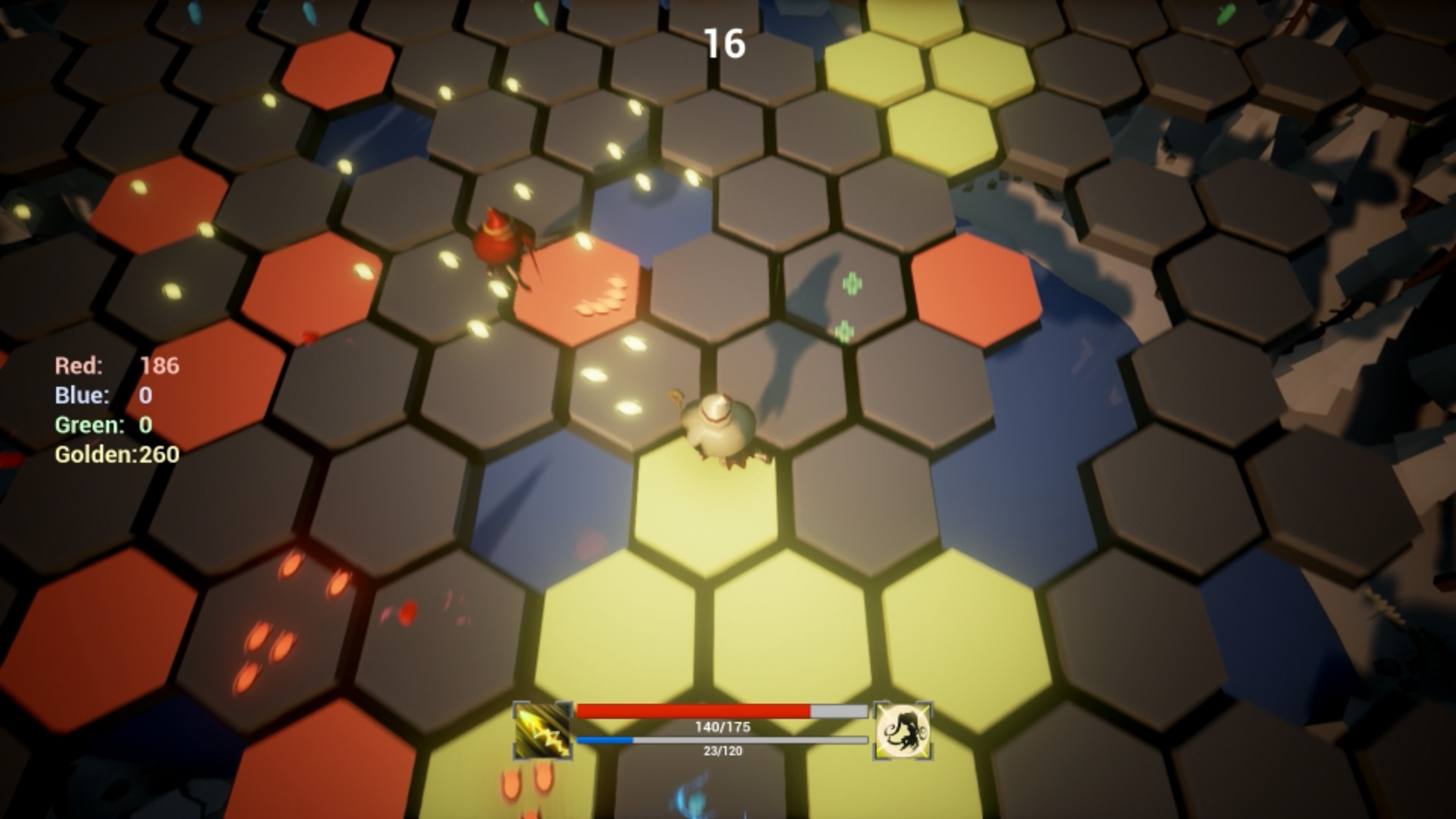This screenshot has height=819, width=1456.
Task: Click the timer showing 16 at top
Action: point(726,43)
